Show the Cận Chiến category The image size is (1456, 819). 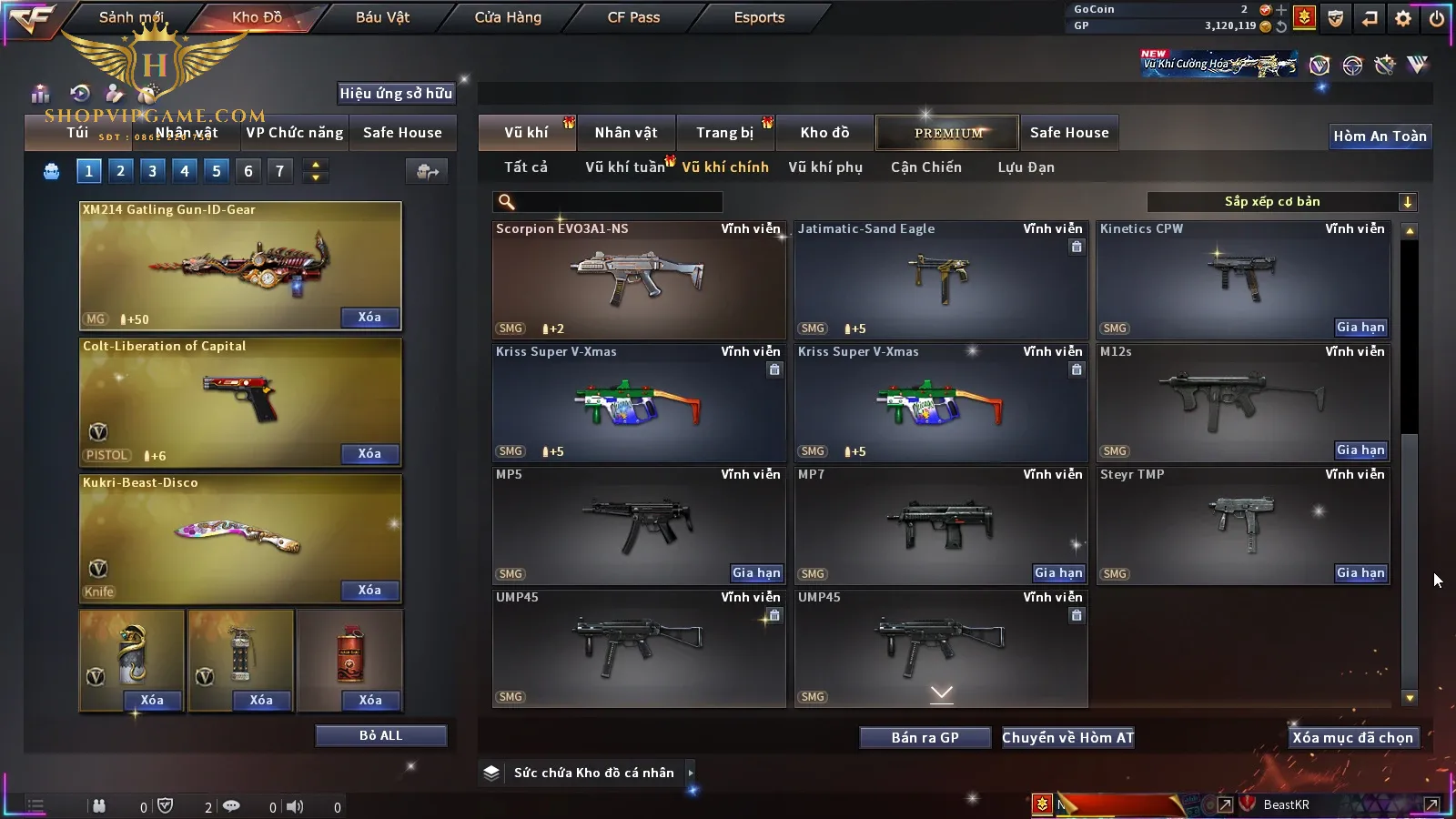(x=925, y=167)
